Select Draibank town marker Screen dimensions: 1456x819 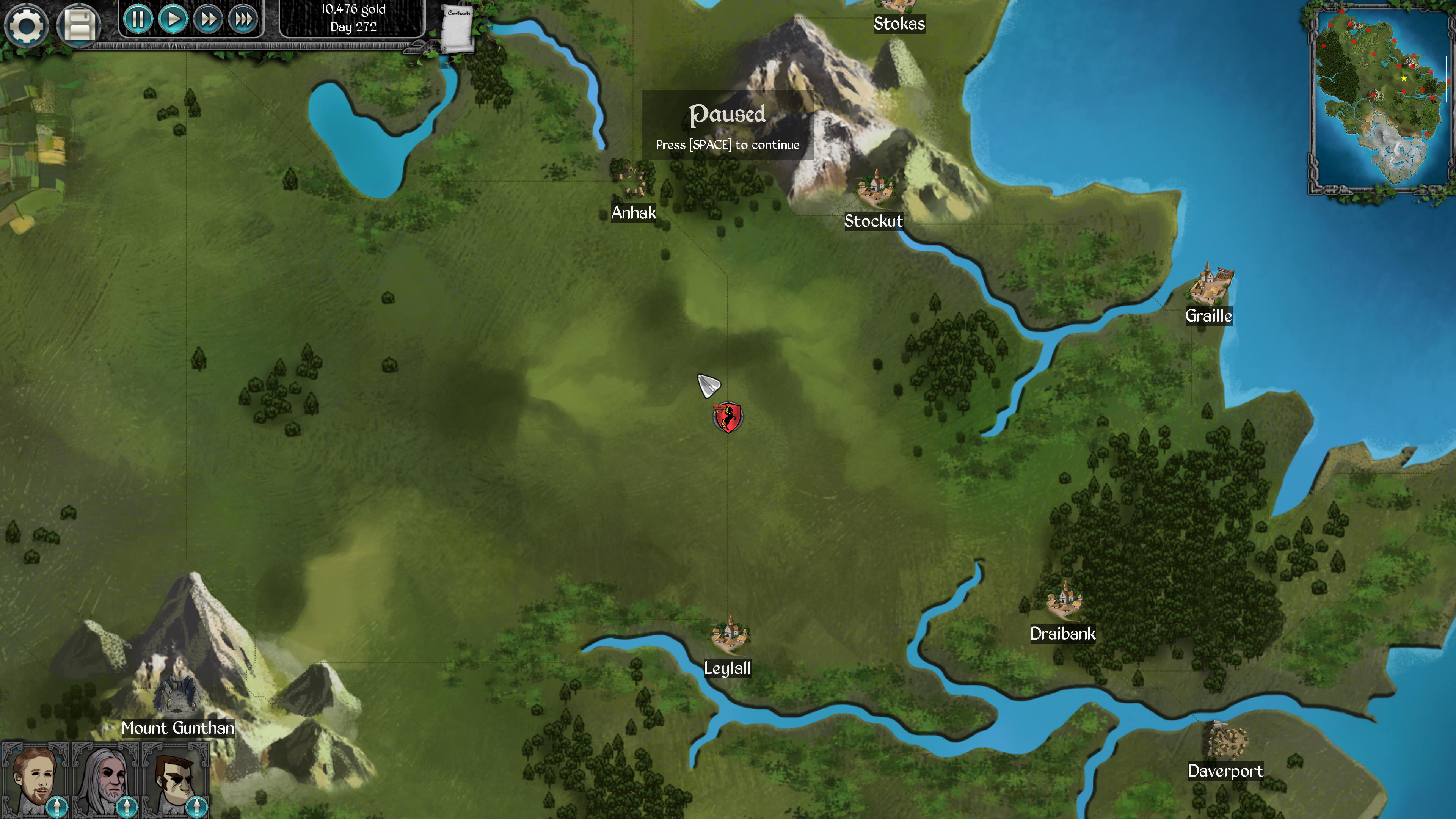click(x=1064, y=600)
